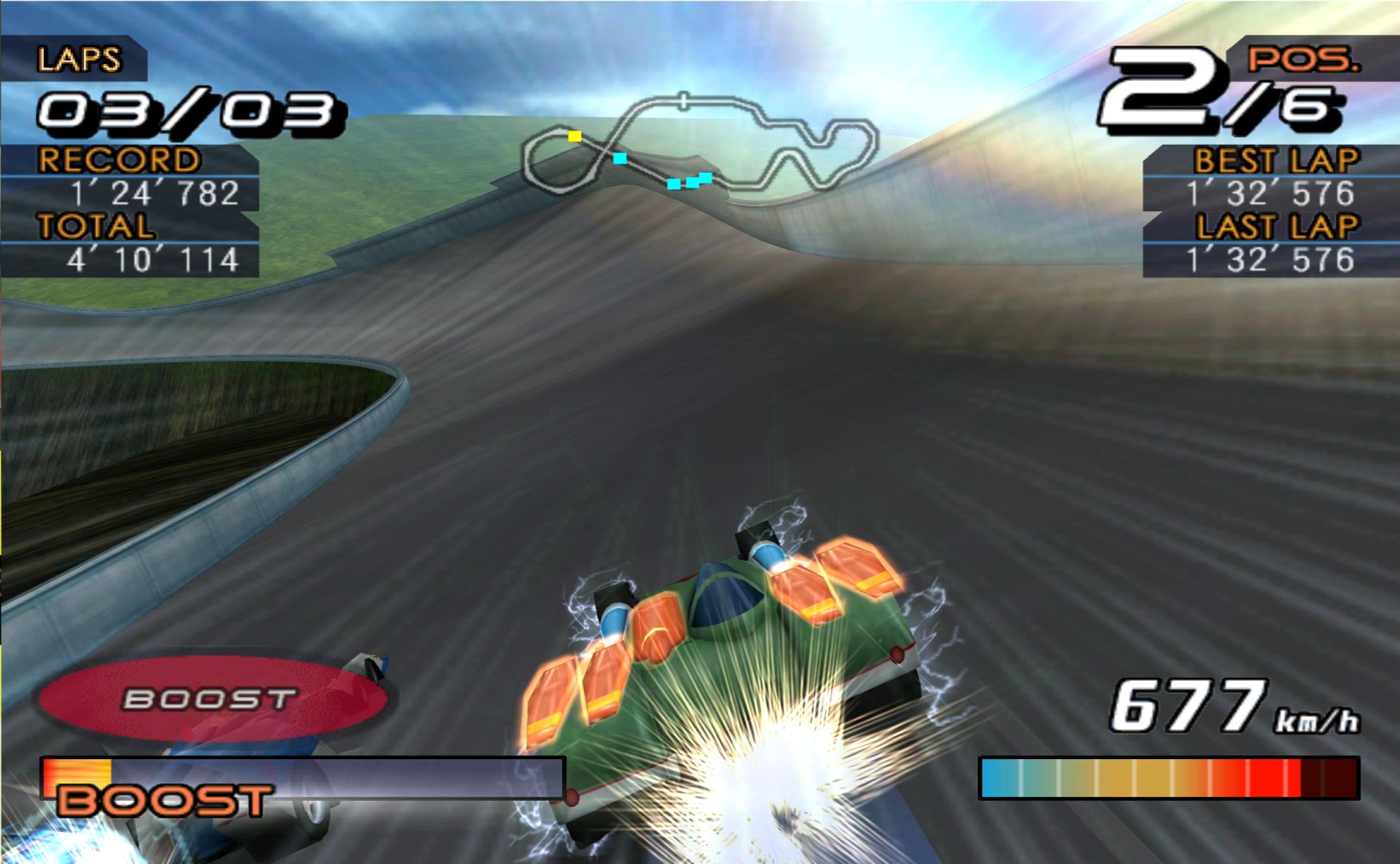
Task: Click the track outline minimap
Action: click(700, 144)
